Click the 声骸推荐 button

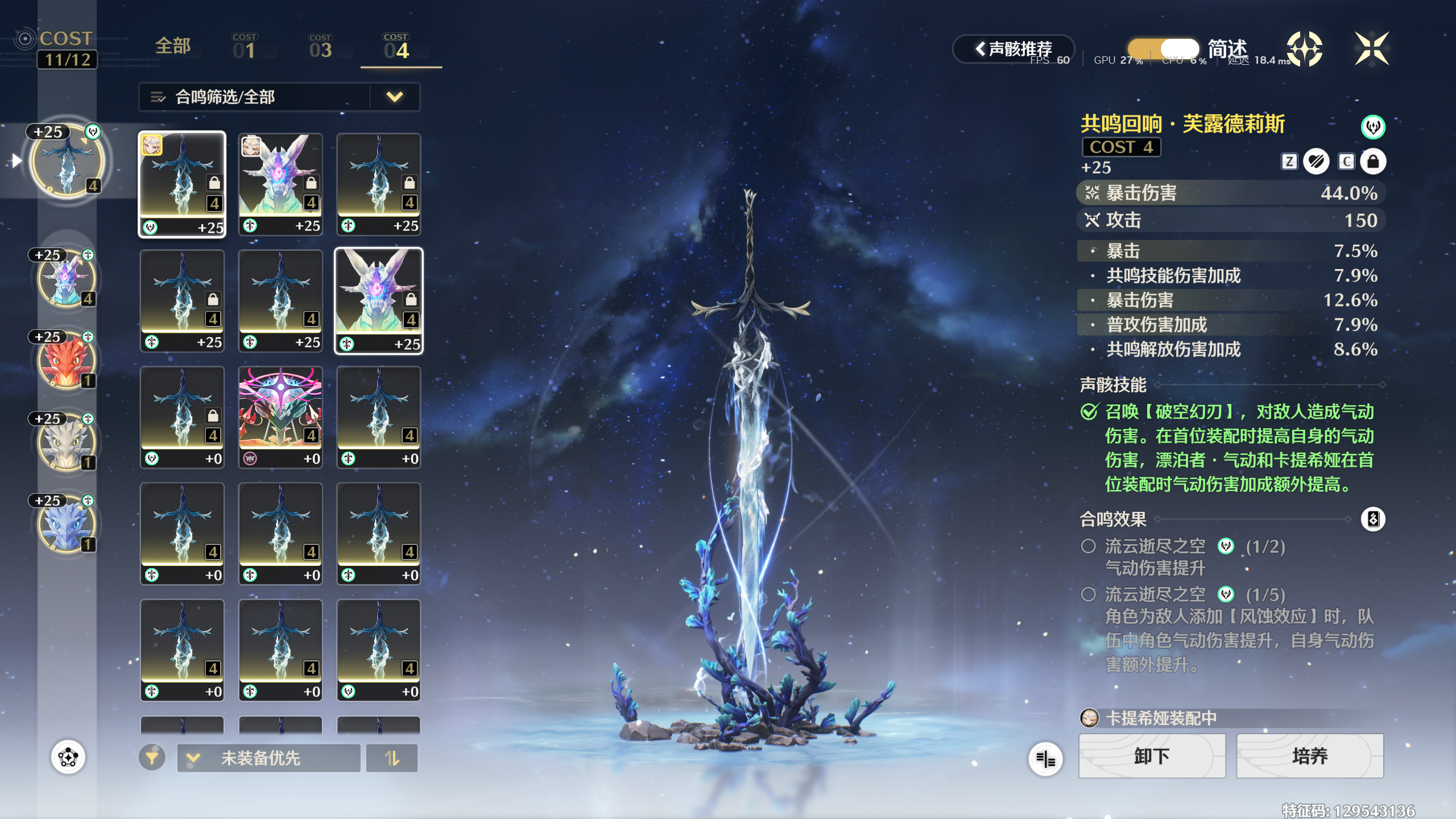tap(1014, 49)
